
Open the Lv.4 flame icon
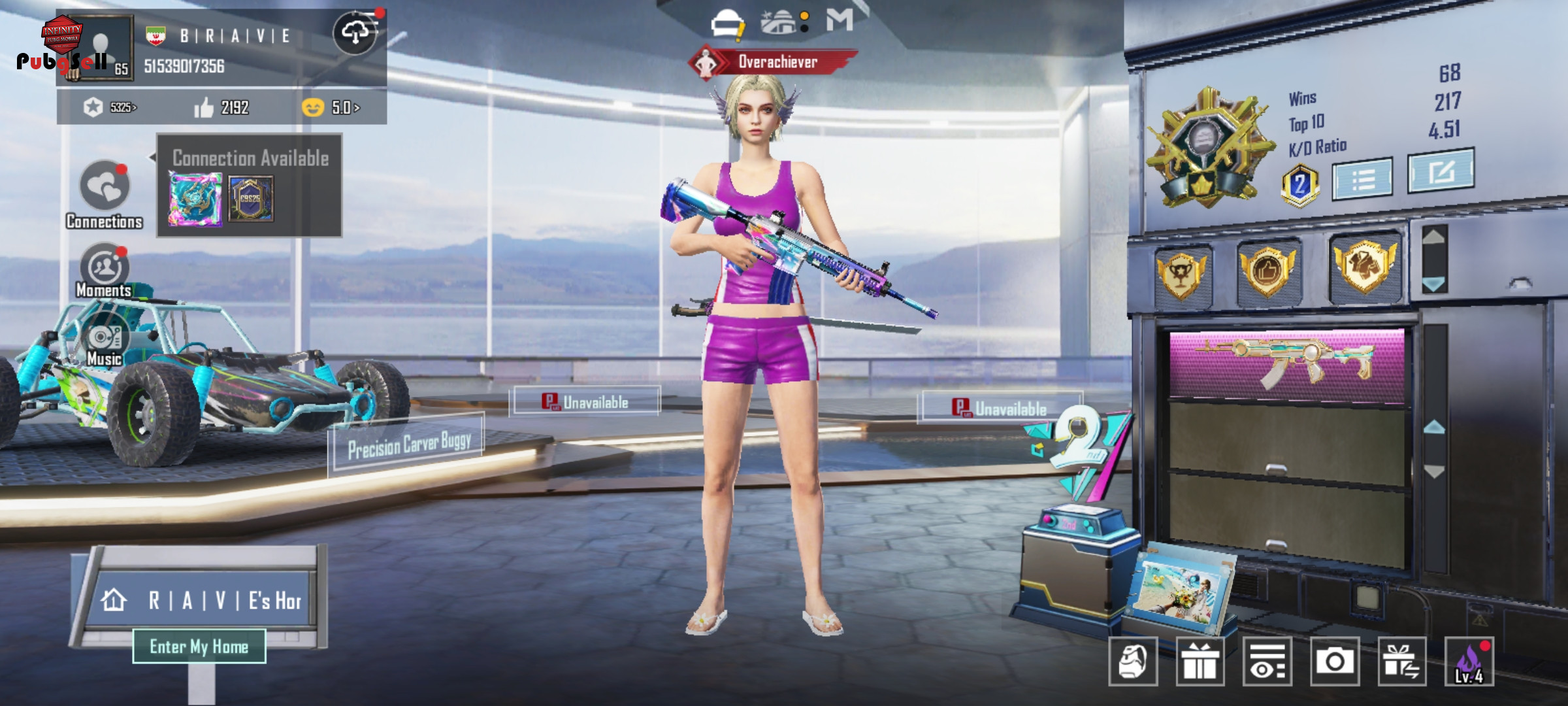point(1469,662)
